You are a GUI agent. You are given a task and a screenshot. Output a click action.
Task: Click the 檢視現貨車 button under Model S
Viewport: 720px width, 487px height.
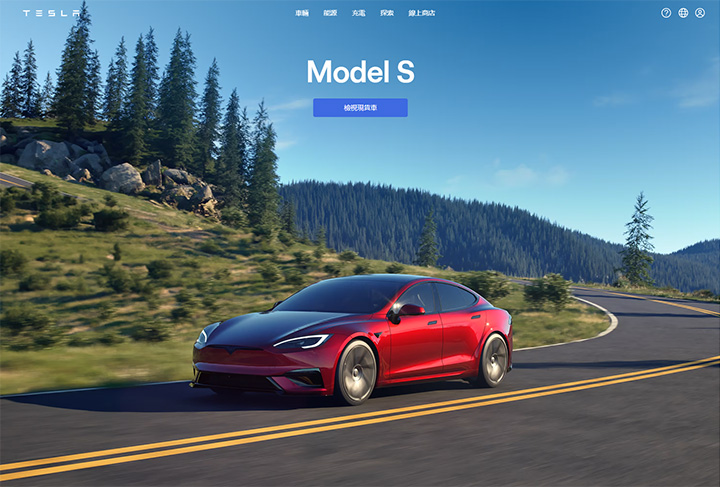coord(360,108)
